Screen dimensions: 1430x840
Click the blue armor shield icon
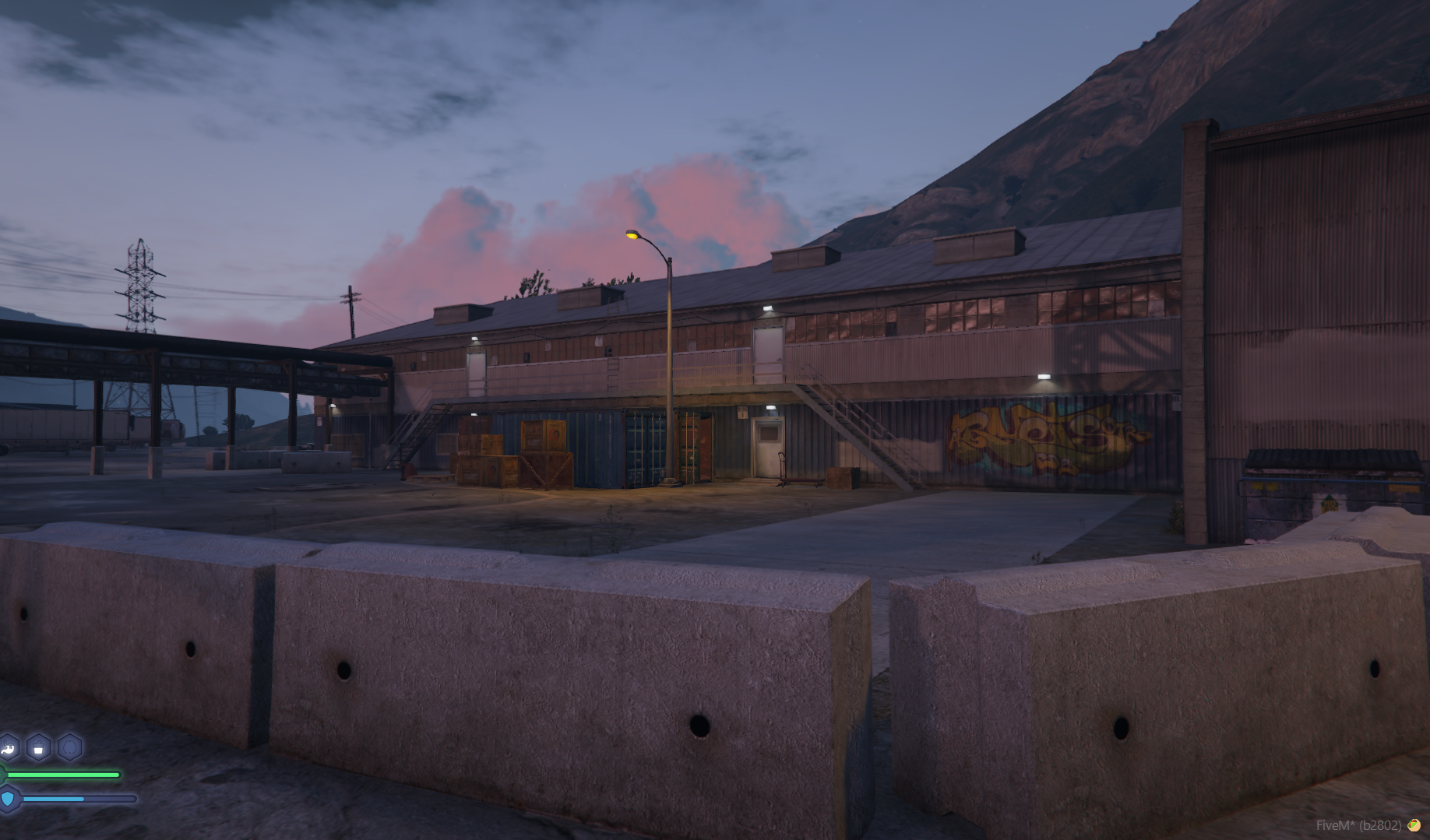pos(9,799)
